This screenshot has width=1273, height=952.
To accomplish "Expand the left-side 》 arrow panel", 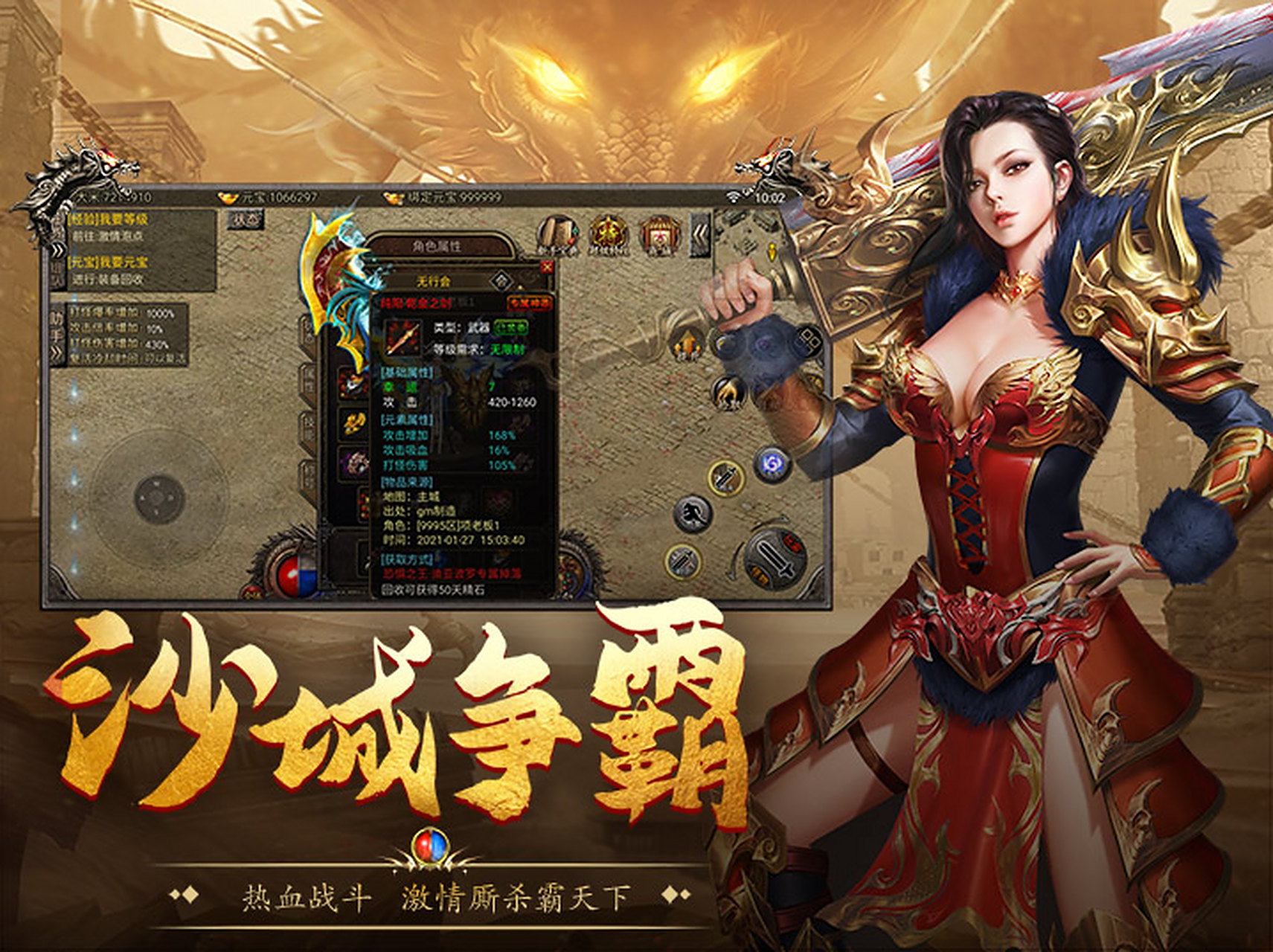I will coord(58,251).
